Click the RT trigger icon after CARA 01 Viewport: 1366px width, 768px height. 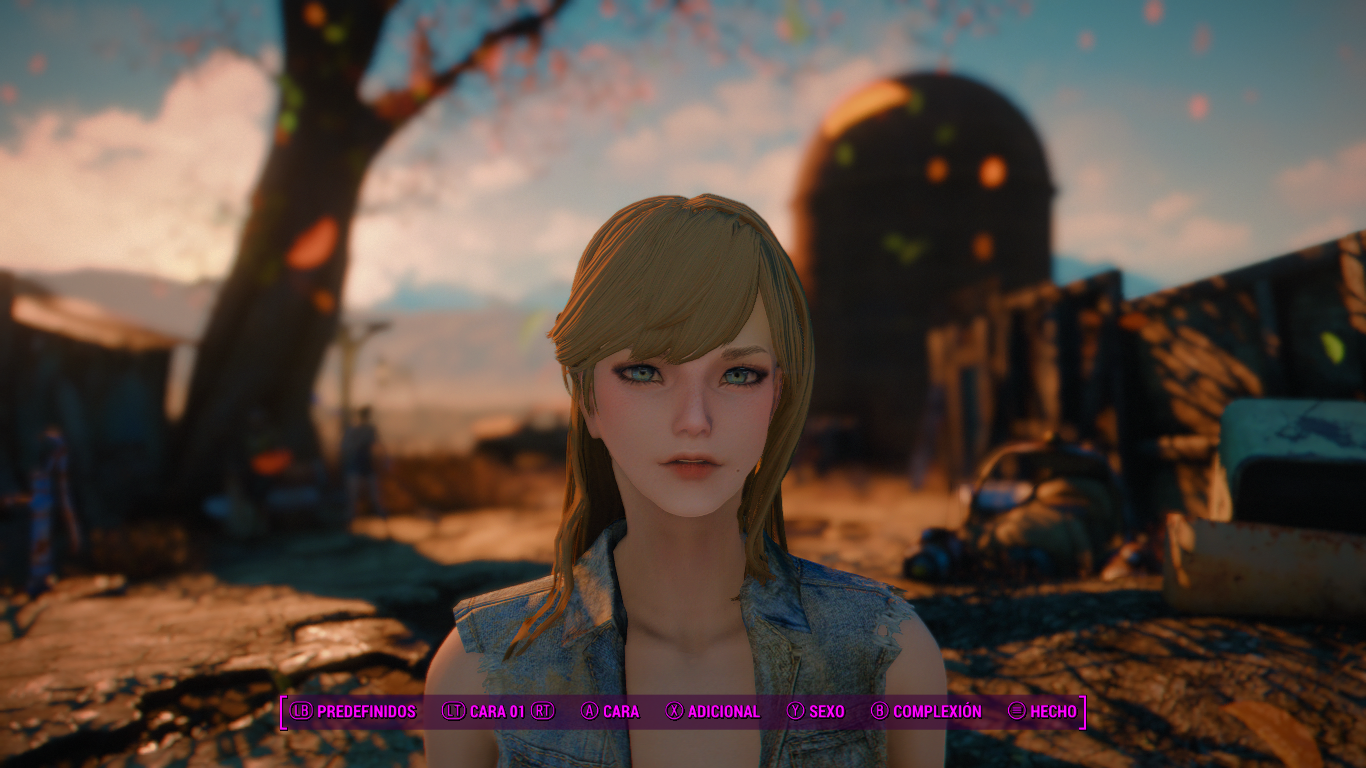click(542, 712)
